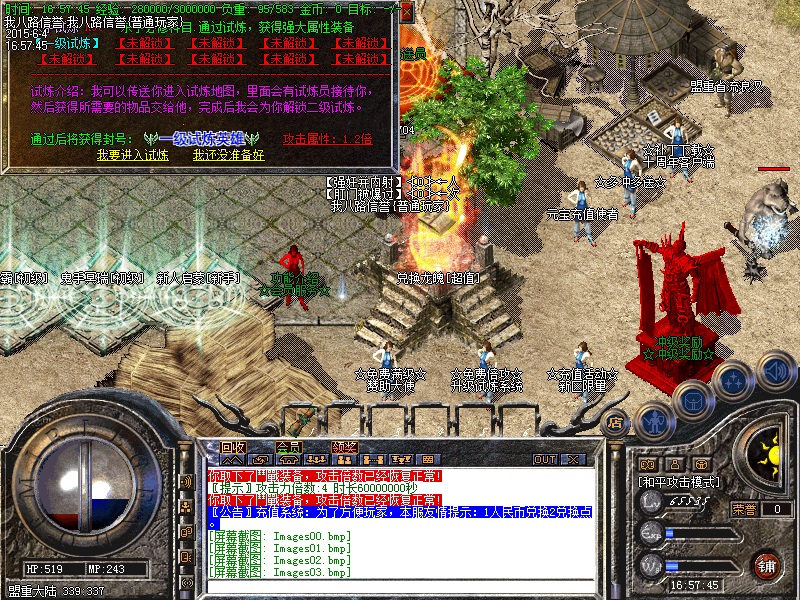The height and width of the screenshot is (600, 800).
Task: Open the 店 shop round button
Action: [616, 423]
